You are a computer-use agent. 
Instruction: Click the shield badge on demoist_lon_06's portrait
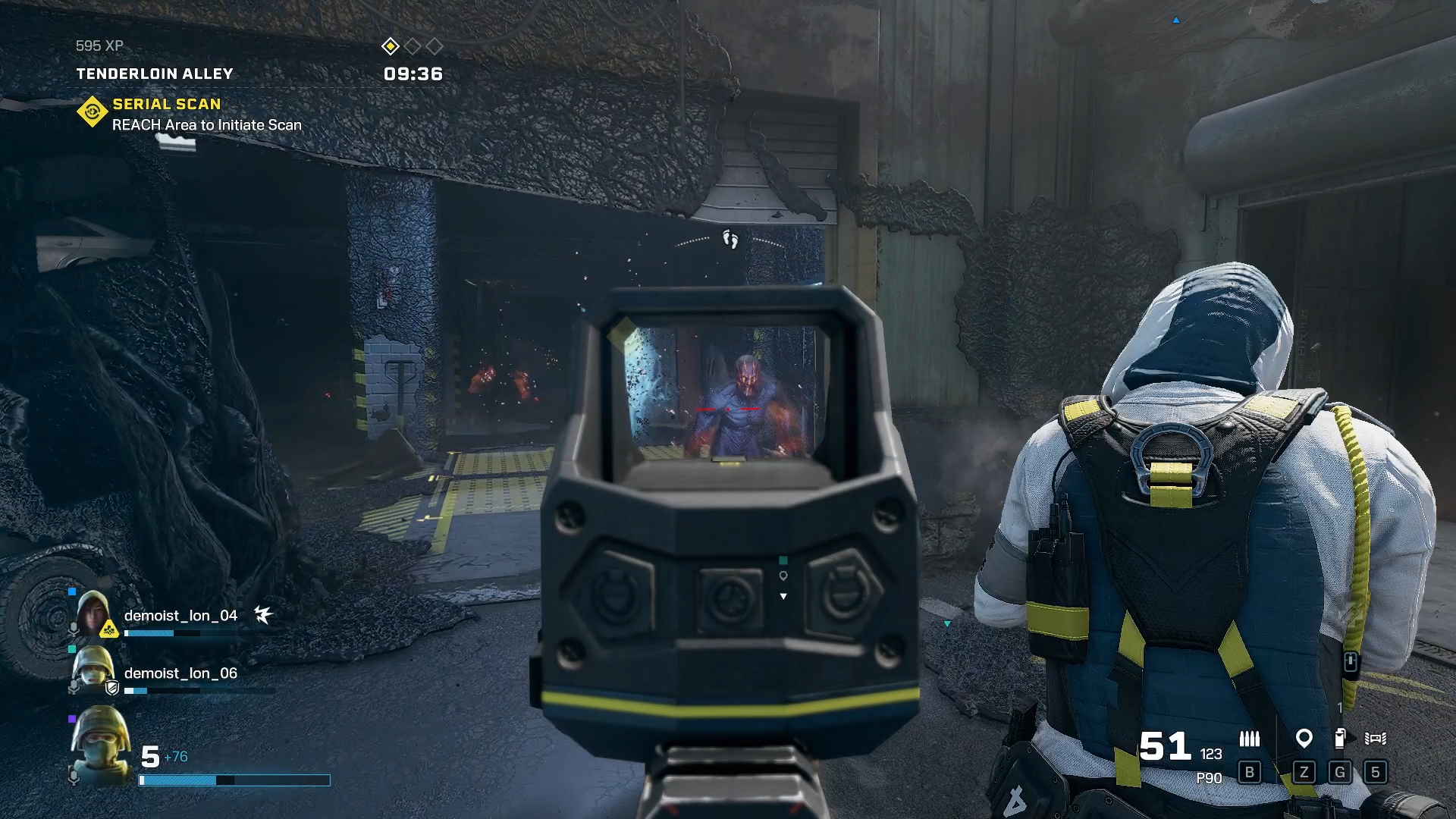tap(112, 688)
